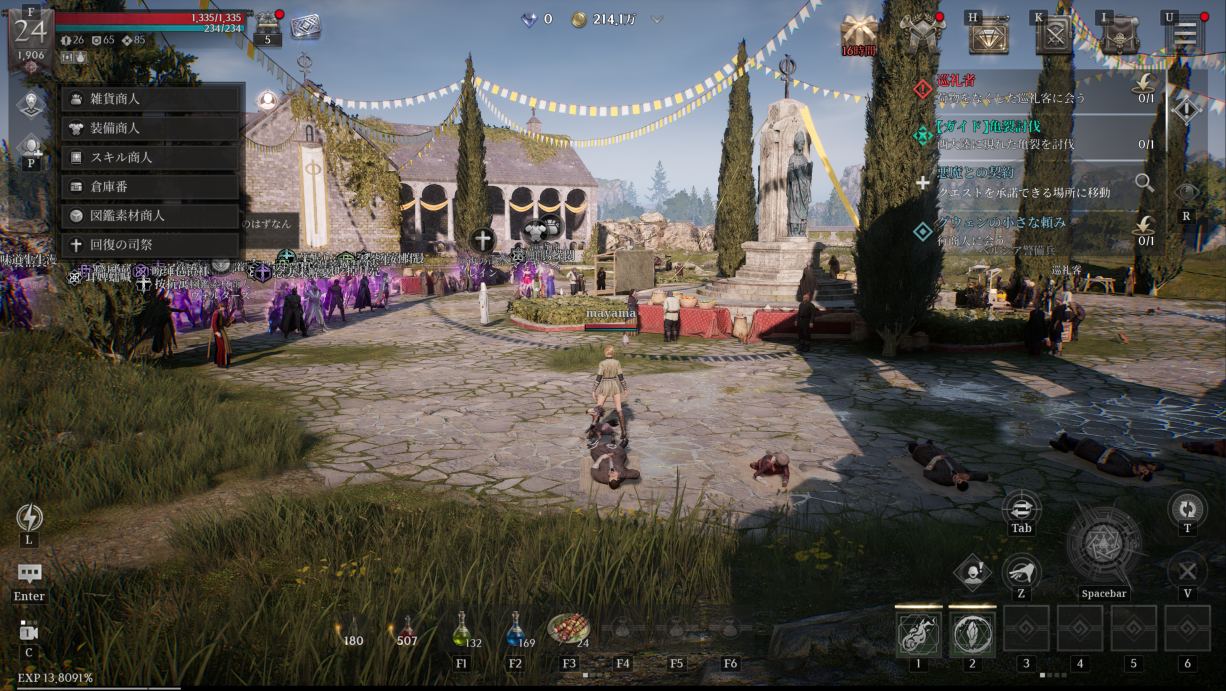
Task: Open the chat speech bubble button
Action: (29, 573)
